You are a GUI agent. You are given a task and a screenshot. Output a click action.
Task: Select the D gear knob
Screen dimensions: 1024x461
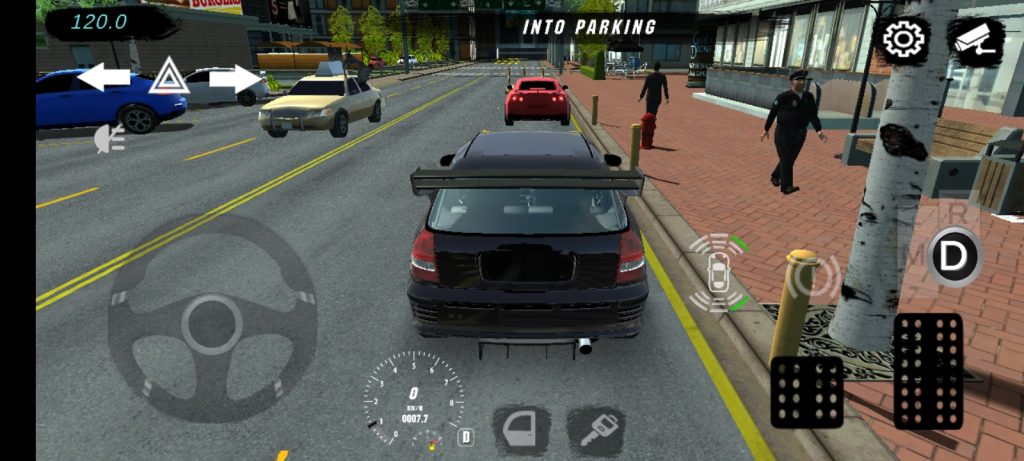[955, 256]
